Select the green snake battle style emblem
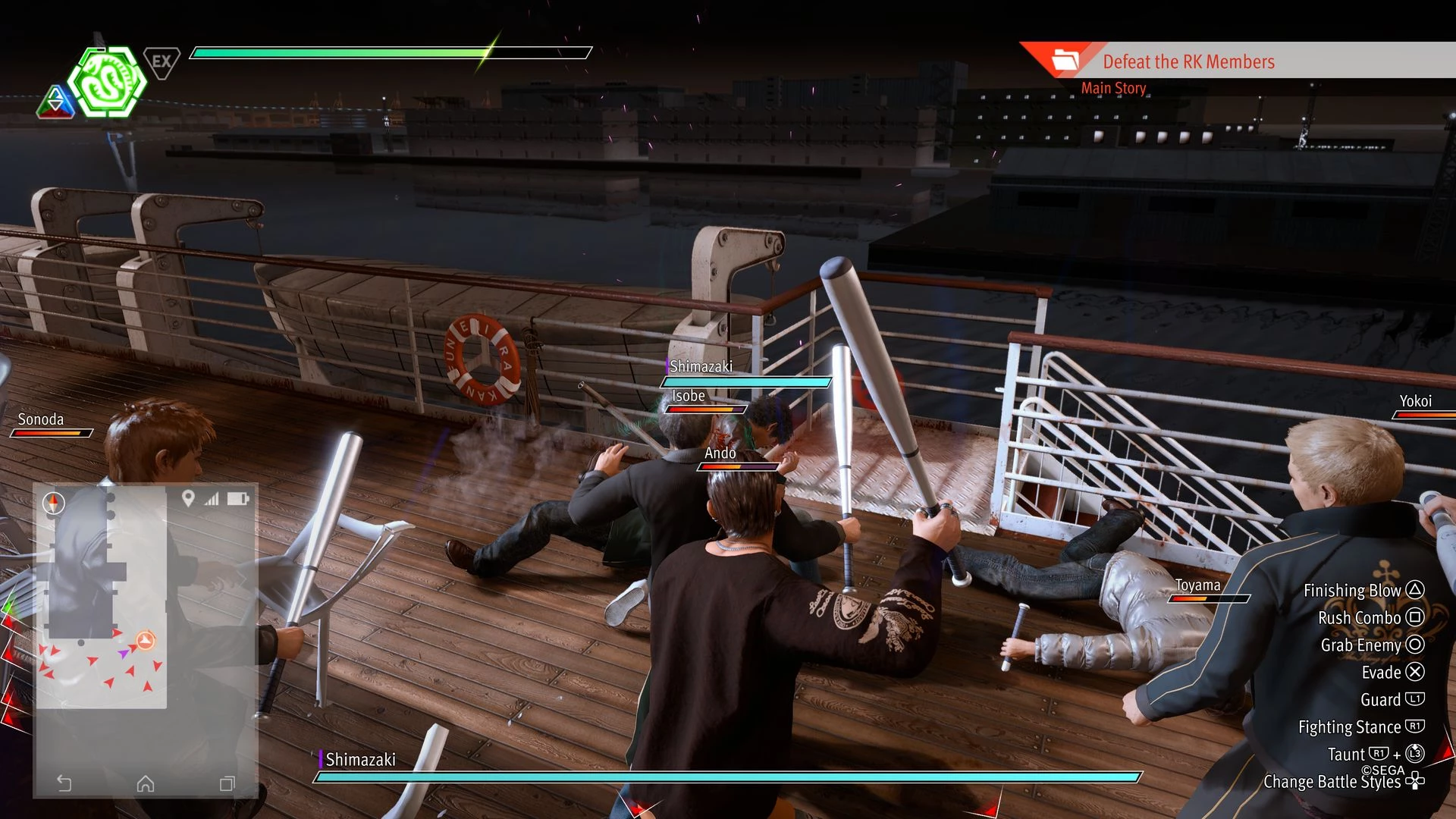This screenshot has width=1456, height=819. click(107, 82)
